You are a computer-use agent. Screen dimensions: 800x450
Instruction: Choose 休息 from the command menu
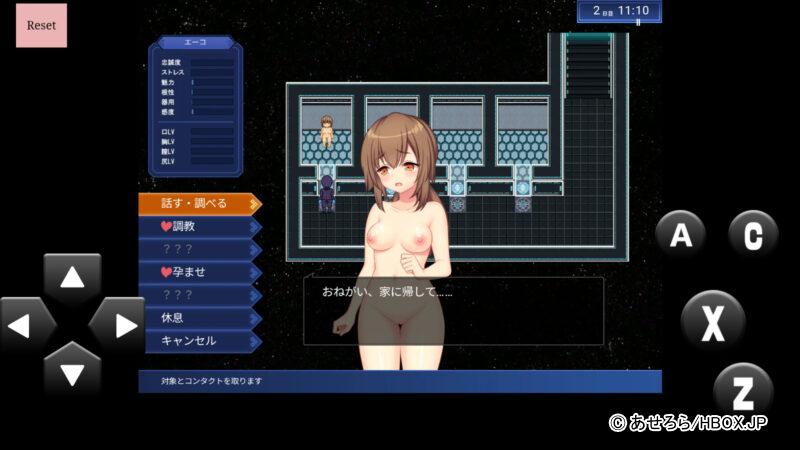click(198, 318)
